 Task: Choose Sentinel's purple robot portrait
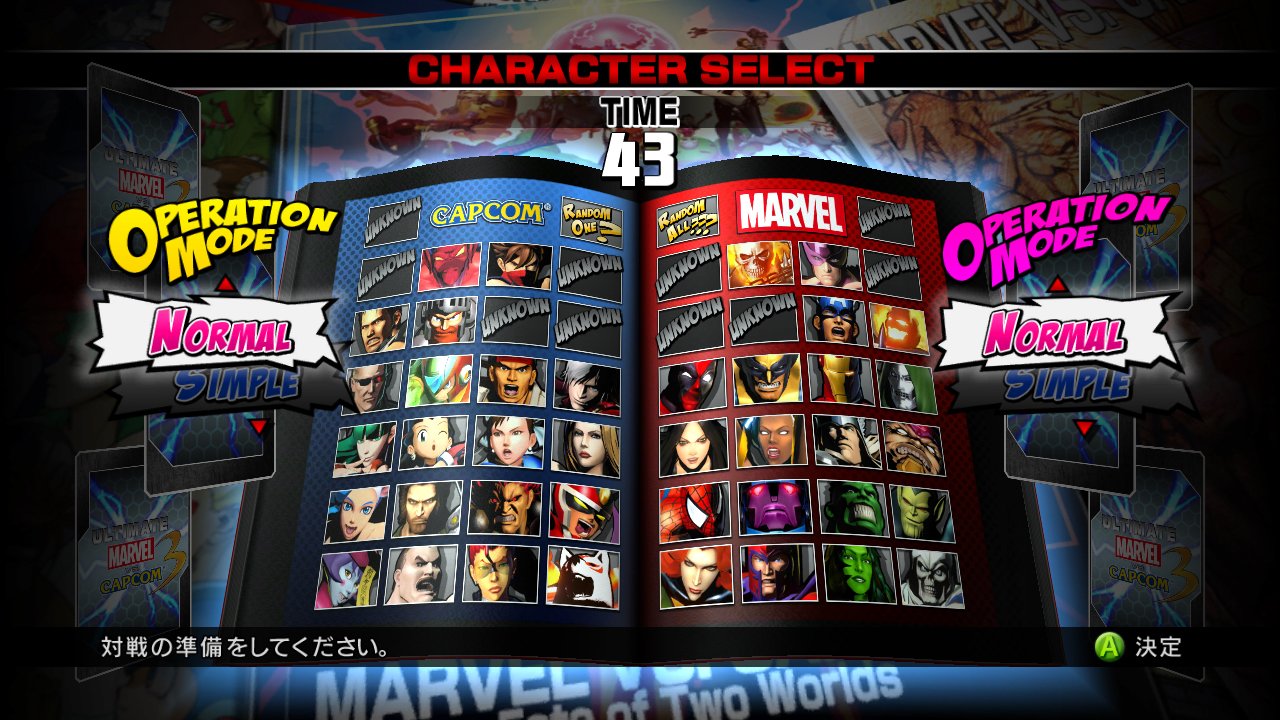coord(774,508)
